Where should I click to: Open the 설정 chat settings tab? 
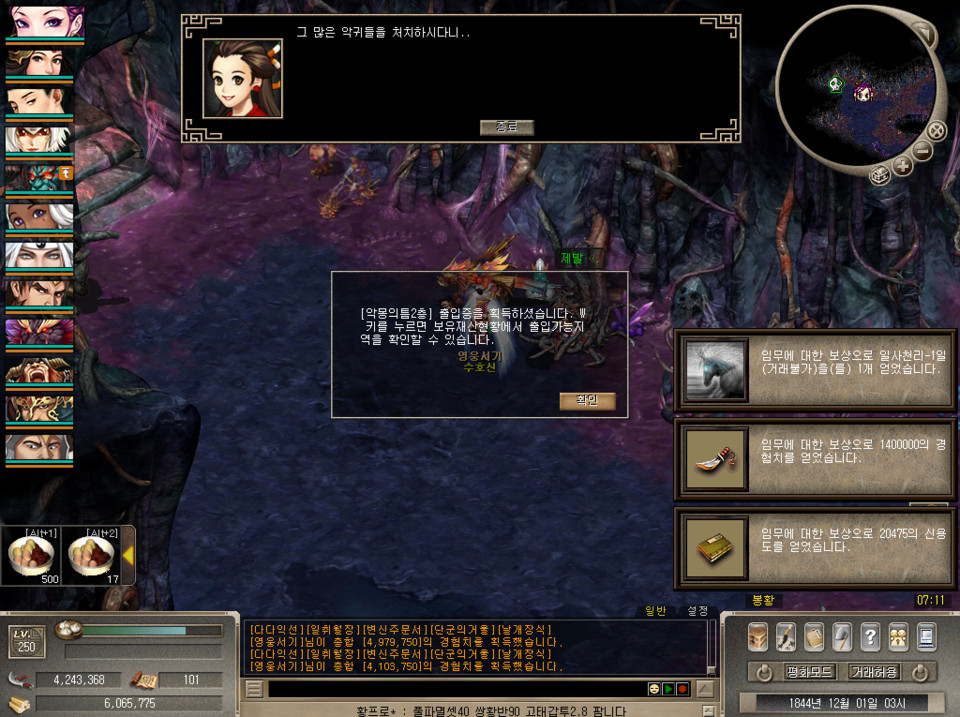pyautogui.click(x=697, y=610)
